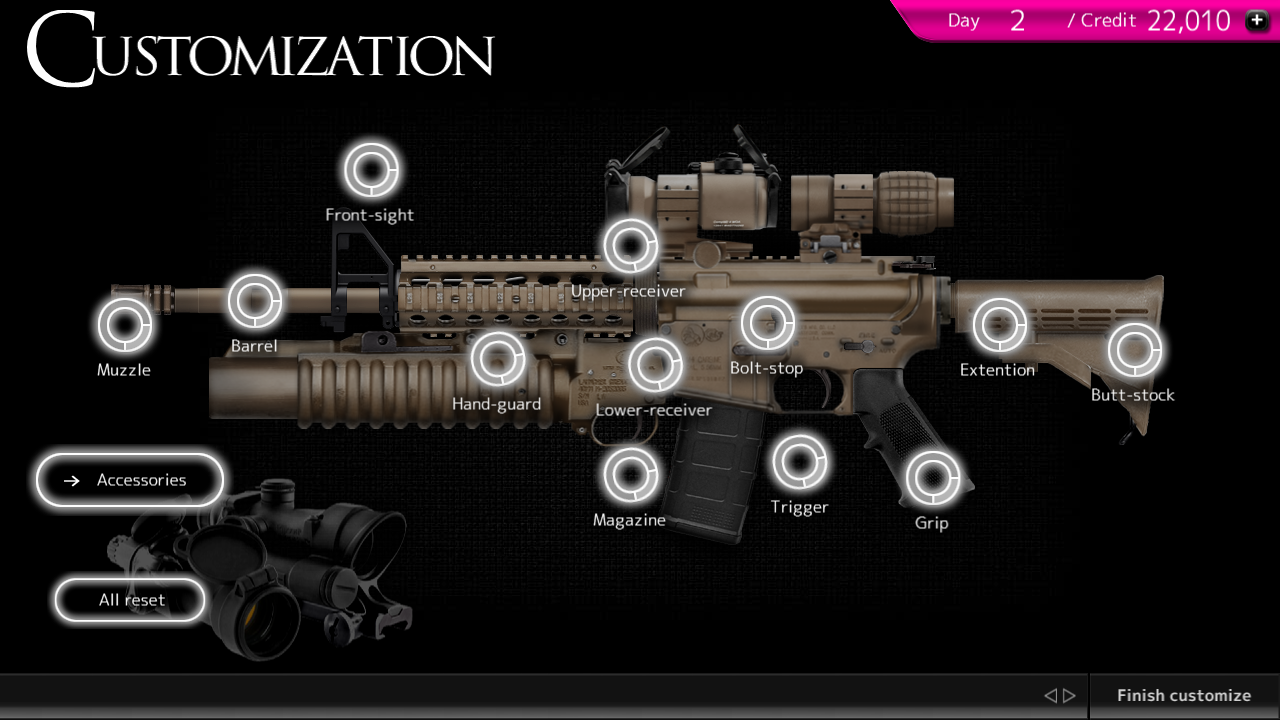
Task: Open the Grip customization options
Action: coord(932,477)
